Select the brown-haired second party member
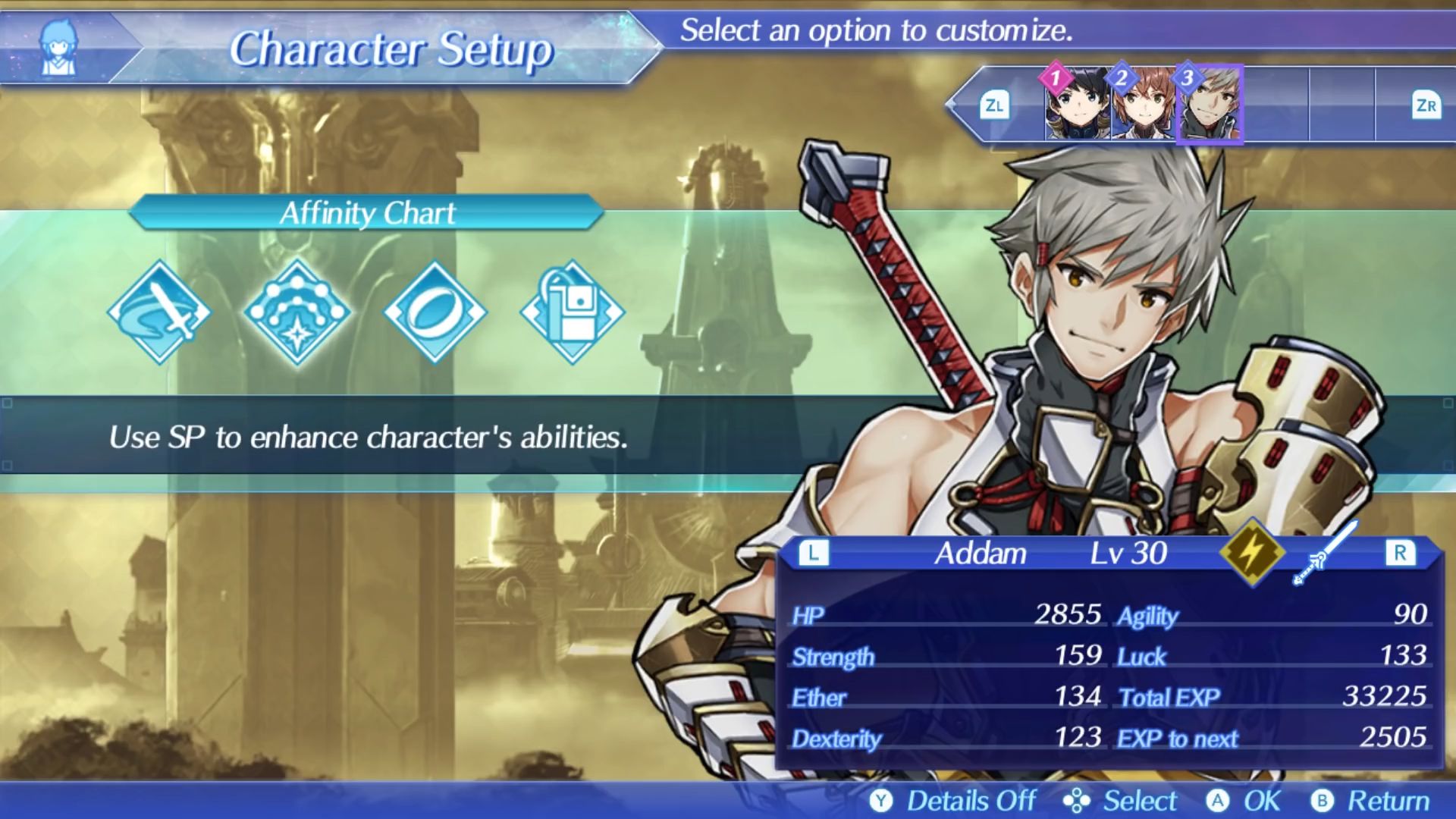The height and width of the screenshot is (819, 1456). click(x=1143, y=105)
